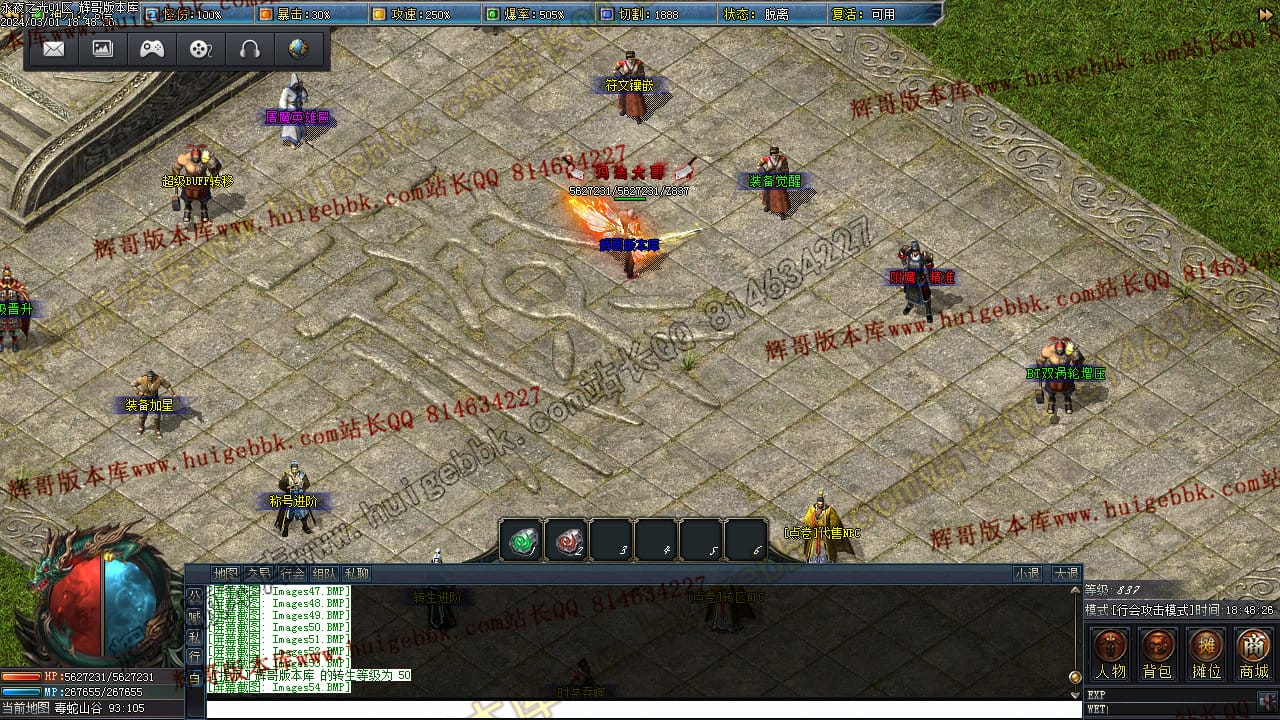Open the 私聊 private chat button
The image size is (1280, 720).
357,573
